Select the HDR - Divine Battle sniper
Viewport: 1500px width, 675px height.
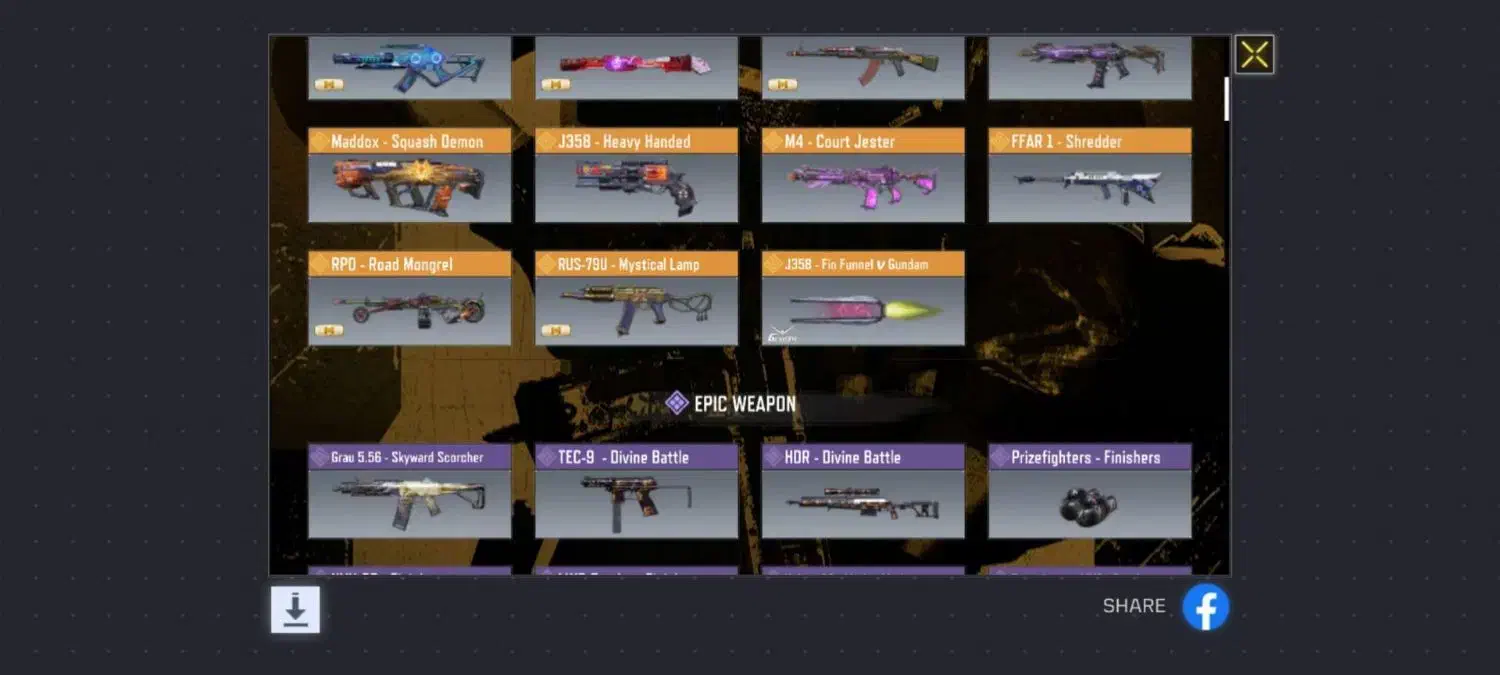[x=863, y=492]
